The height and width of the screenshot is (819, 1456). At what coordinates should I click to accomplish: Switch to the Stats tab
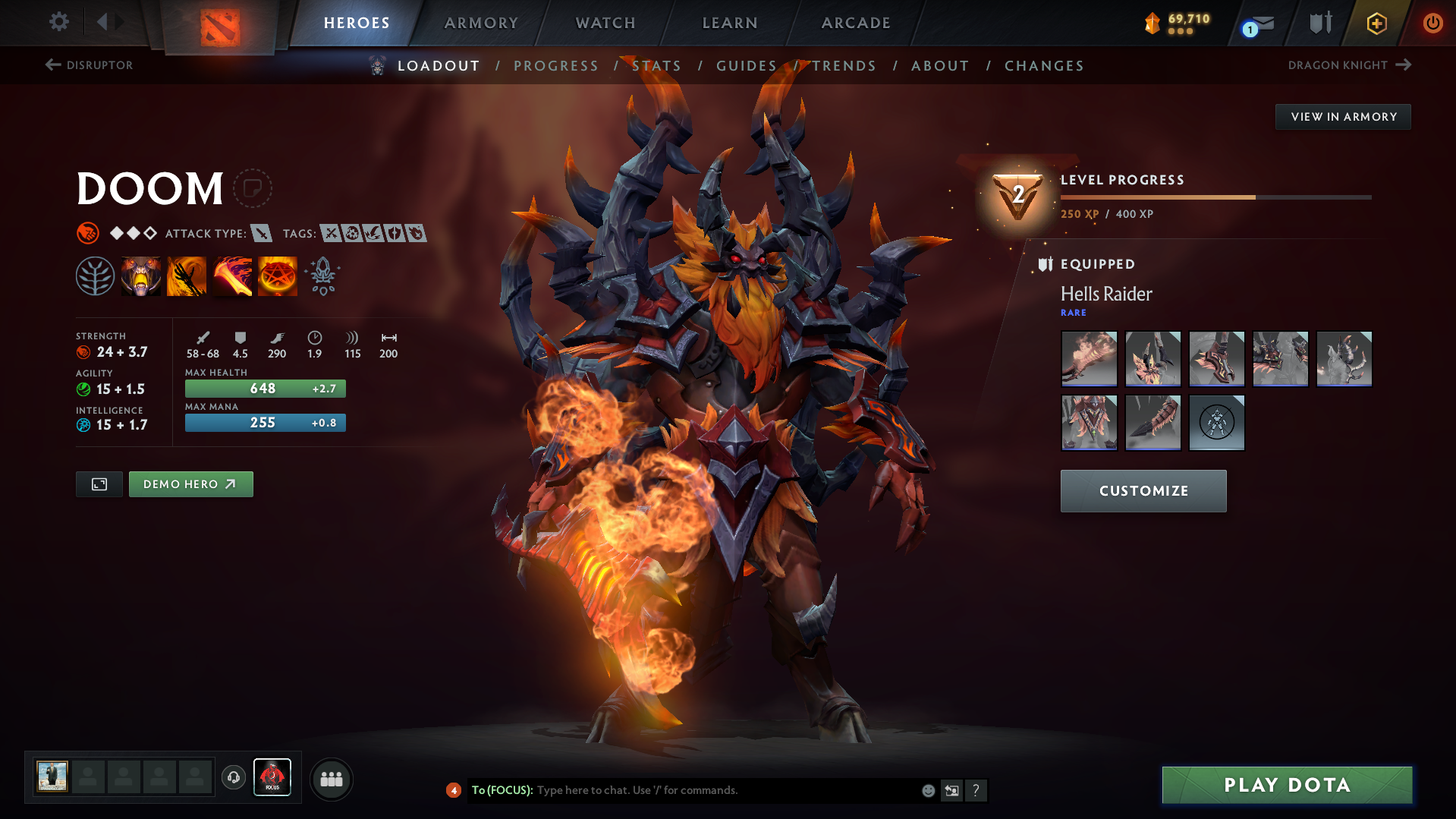pyautogui.click(x=657, y=66)
